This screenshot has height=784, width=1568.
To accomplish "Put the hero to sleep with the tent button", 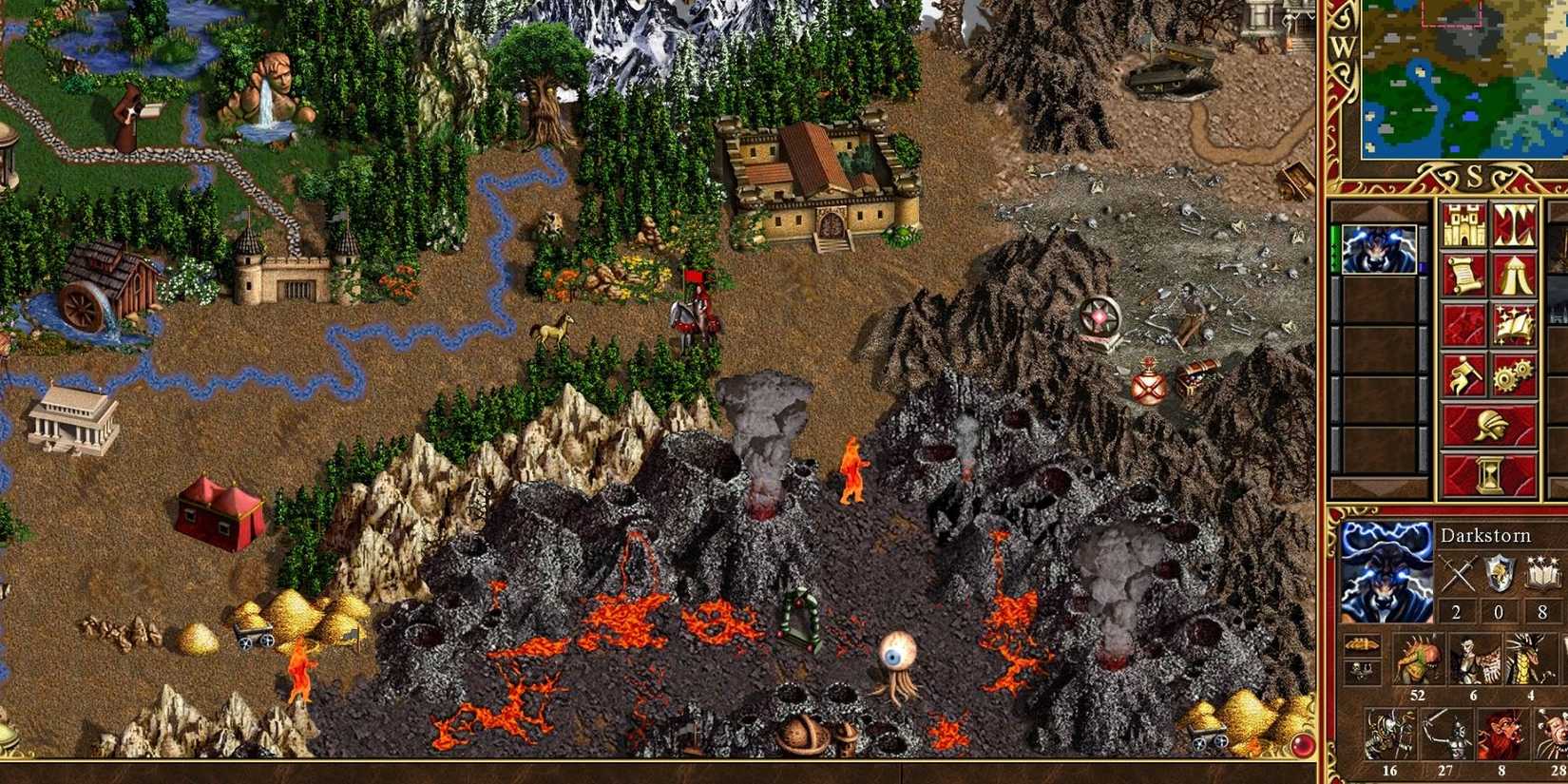I will click(x=1514, y=274).
